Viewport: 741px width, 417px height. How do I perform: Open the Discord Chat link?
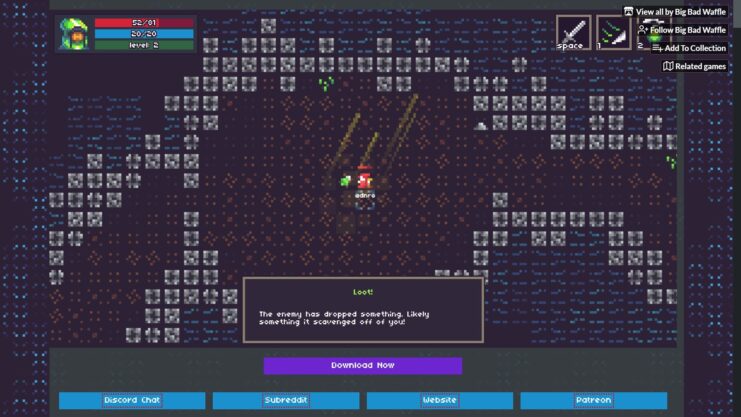point(132,400)
